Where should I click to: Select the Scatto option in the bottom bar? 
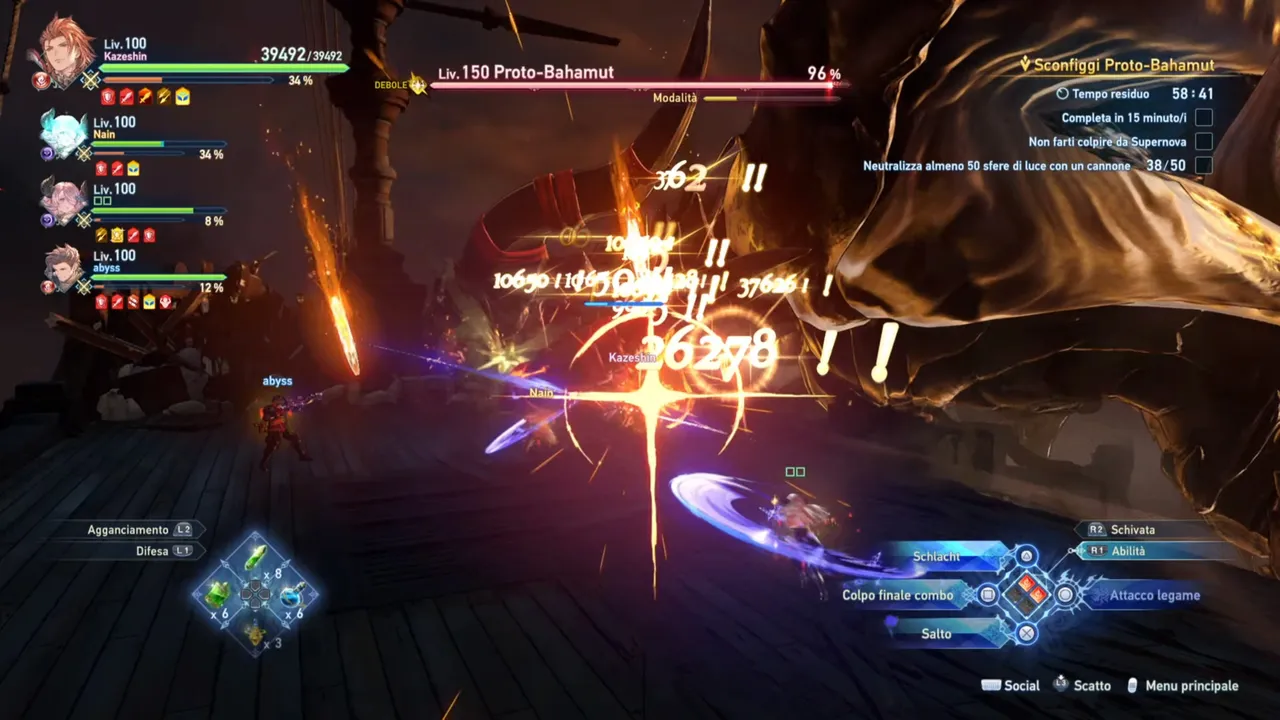(x=1090, y=686)
